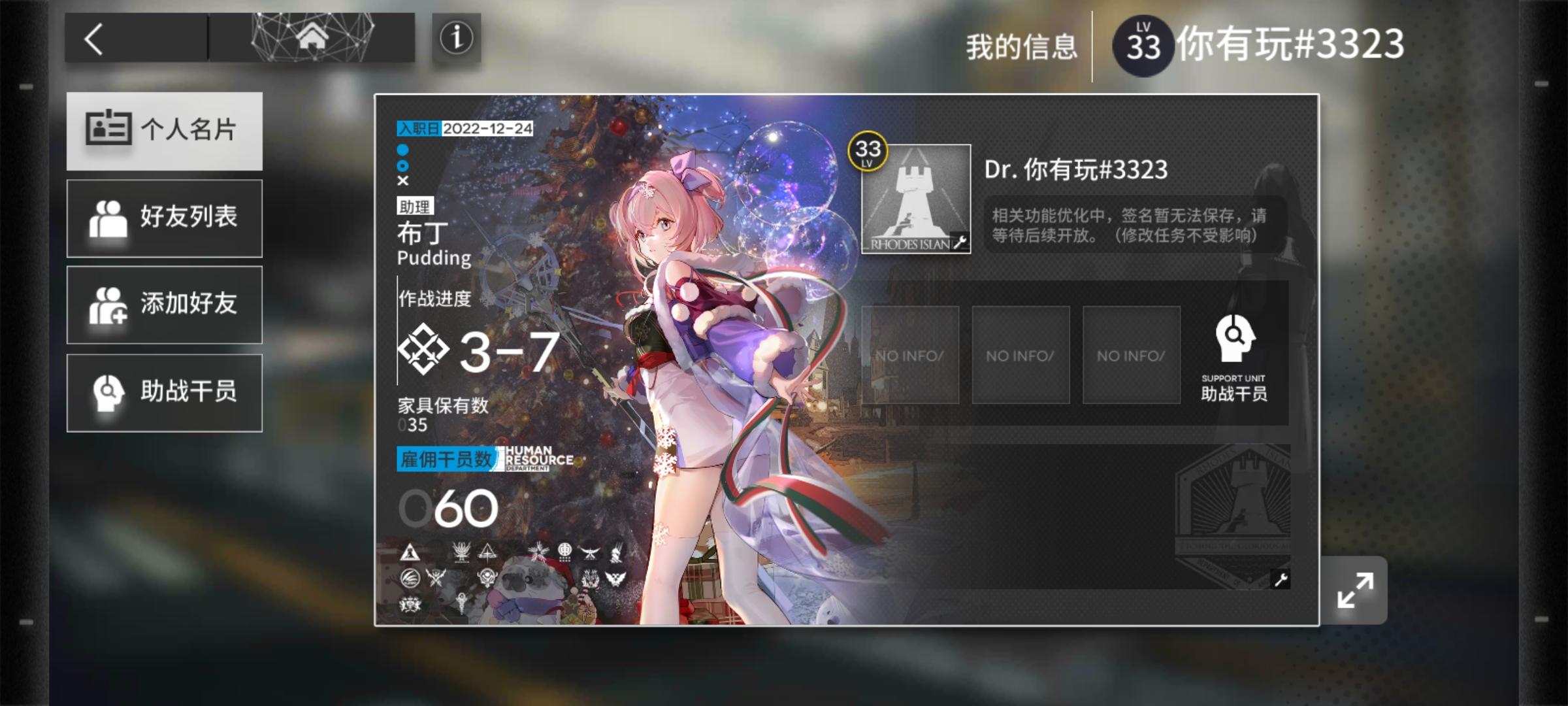This screenshot has width=1568, height=706.
Task: Switch to the 好友列表 friends tab
Action: (x=165, y=218)
